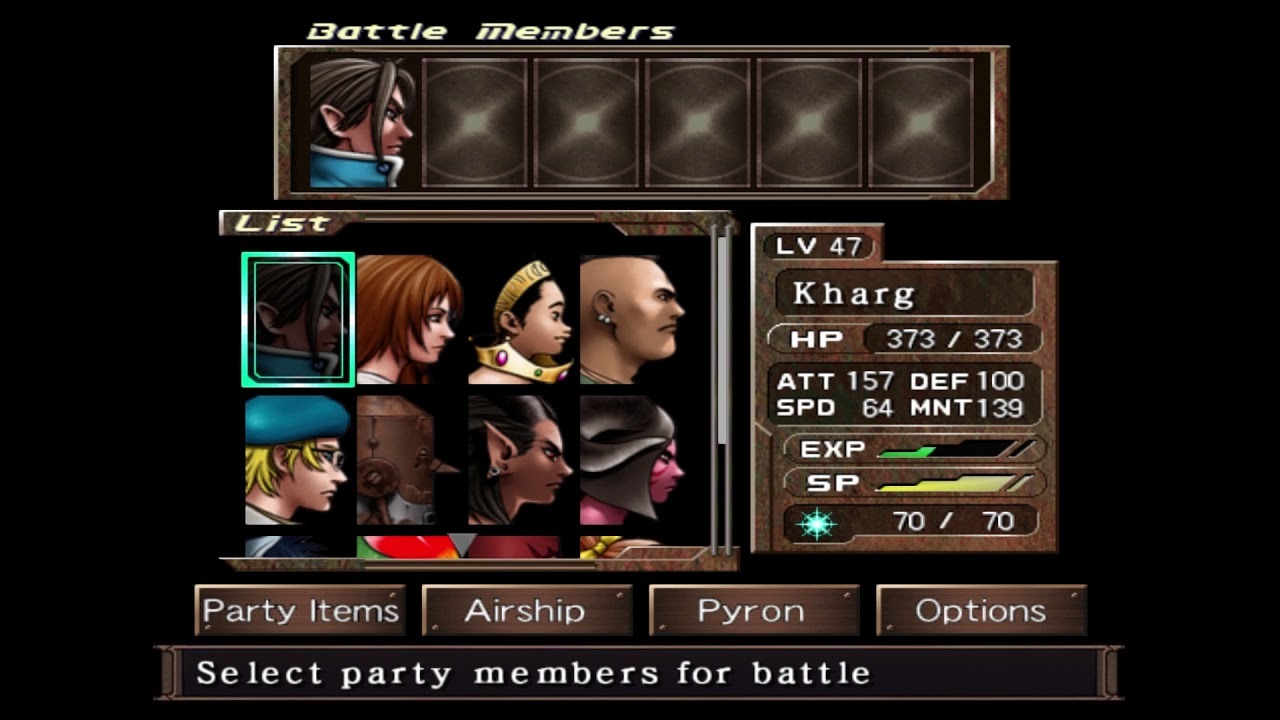Screen dimensions: 1280x720
Task: Select the Pyron button
Action: (753, 611)
